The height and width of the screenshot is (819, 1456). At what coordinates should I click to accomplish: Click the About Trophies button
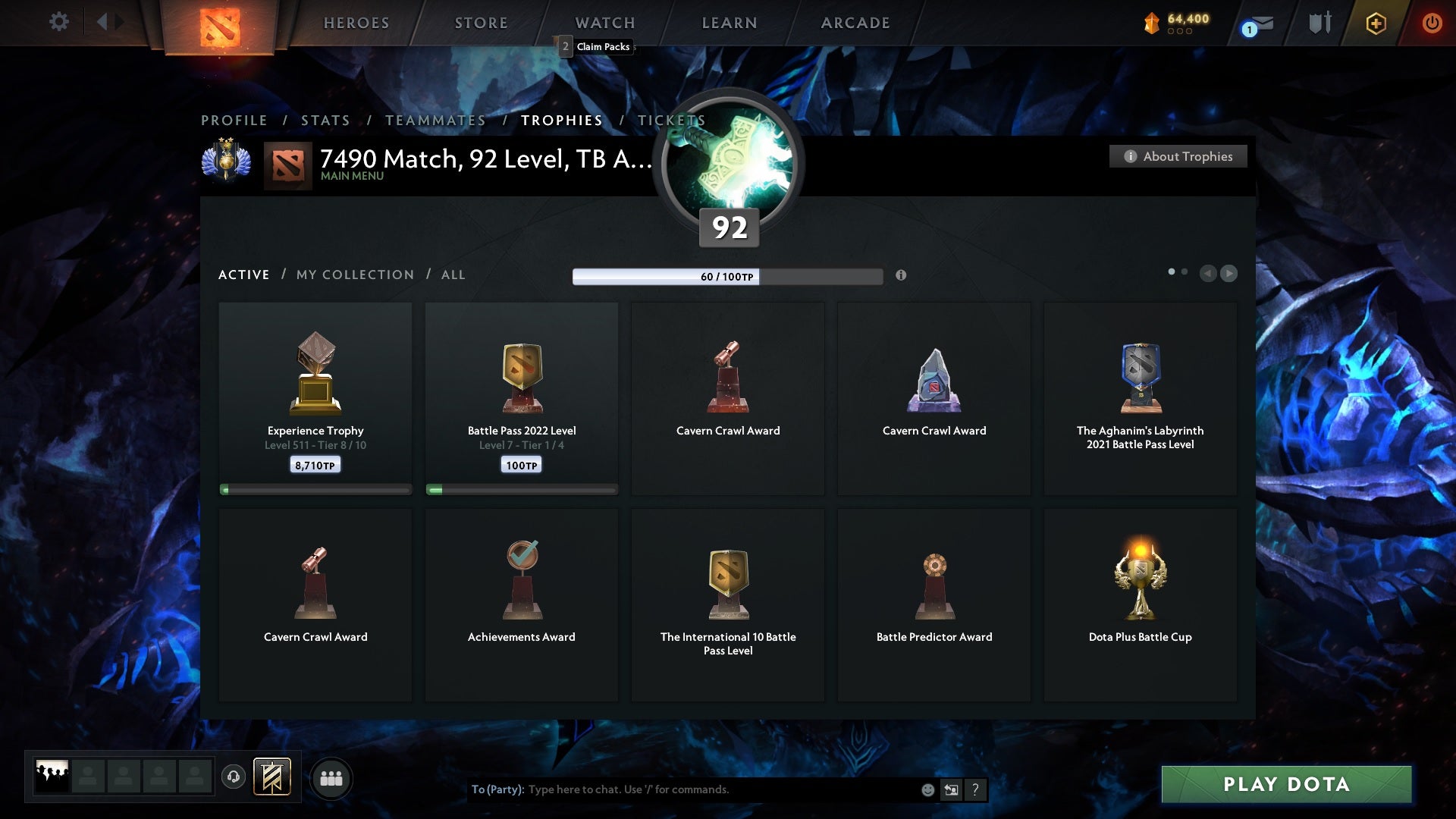click(1178, 156)
